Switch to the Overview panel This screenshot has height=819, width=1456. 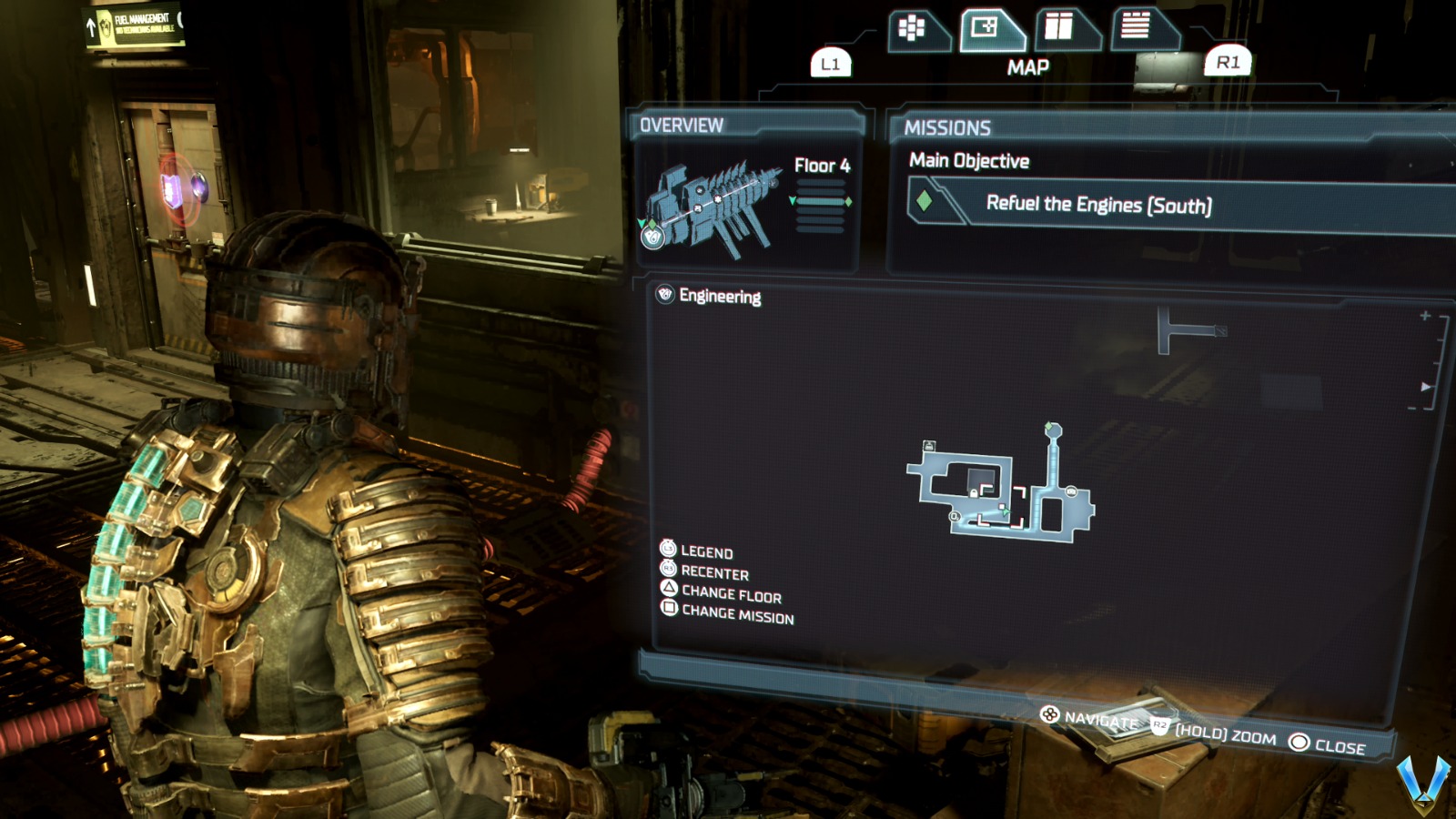(681, 126)
